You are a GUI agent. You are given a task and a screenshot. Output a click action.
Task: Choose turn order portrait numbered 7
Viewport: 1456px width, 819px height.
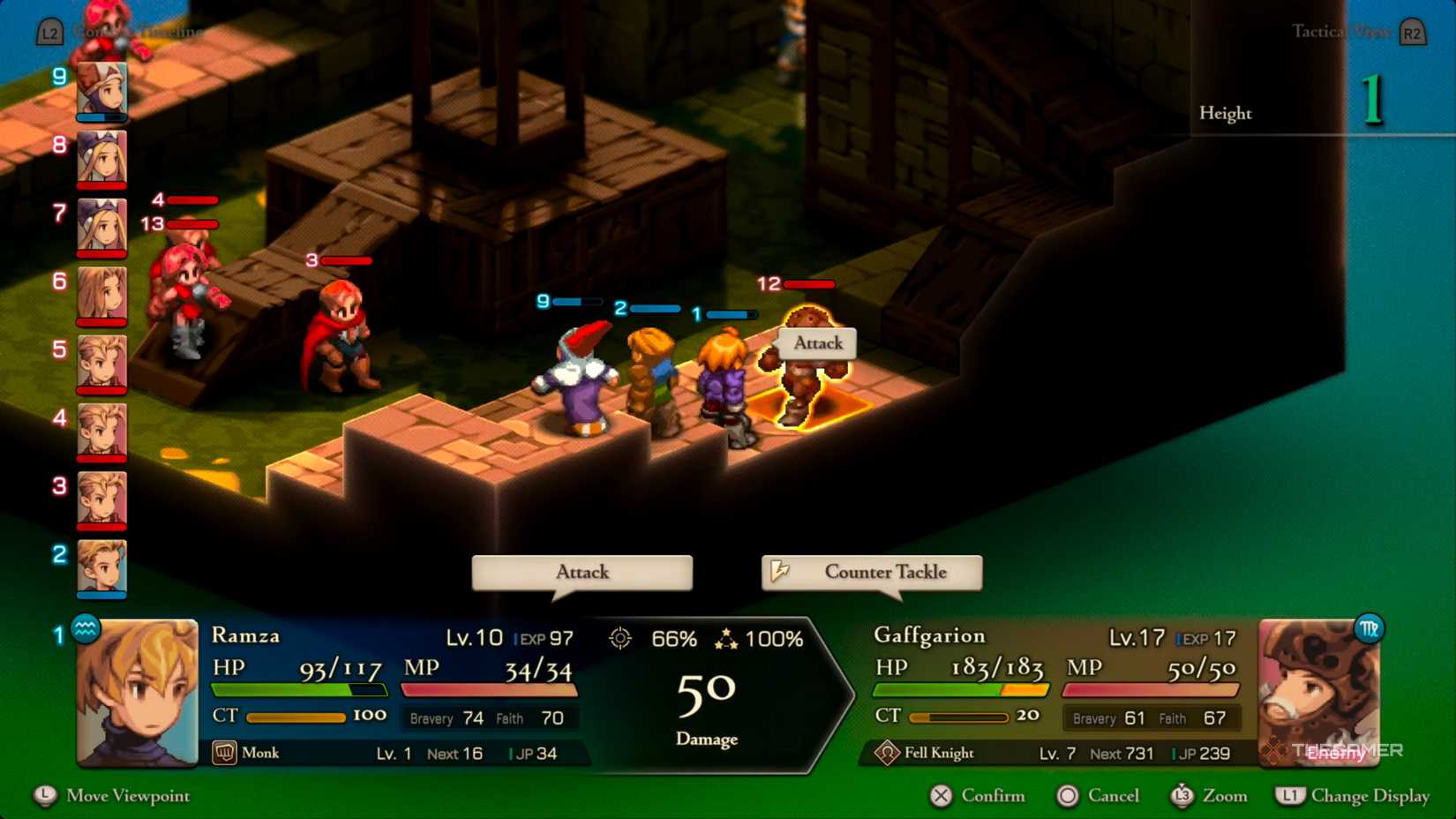(x=101, y=225)
